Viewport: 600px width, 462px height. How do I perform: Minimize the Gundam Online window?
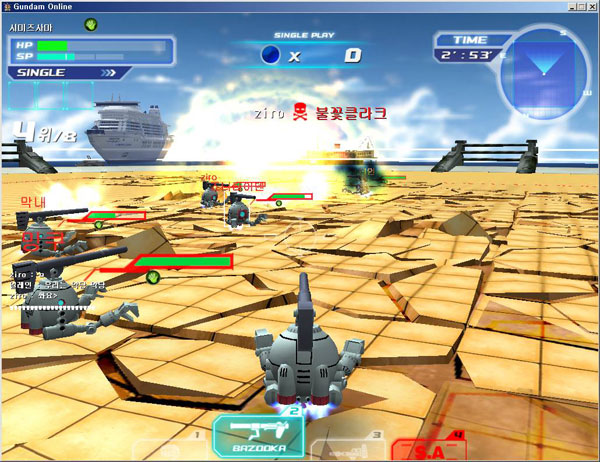[556, 7]
